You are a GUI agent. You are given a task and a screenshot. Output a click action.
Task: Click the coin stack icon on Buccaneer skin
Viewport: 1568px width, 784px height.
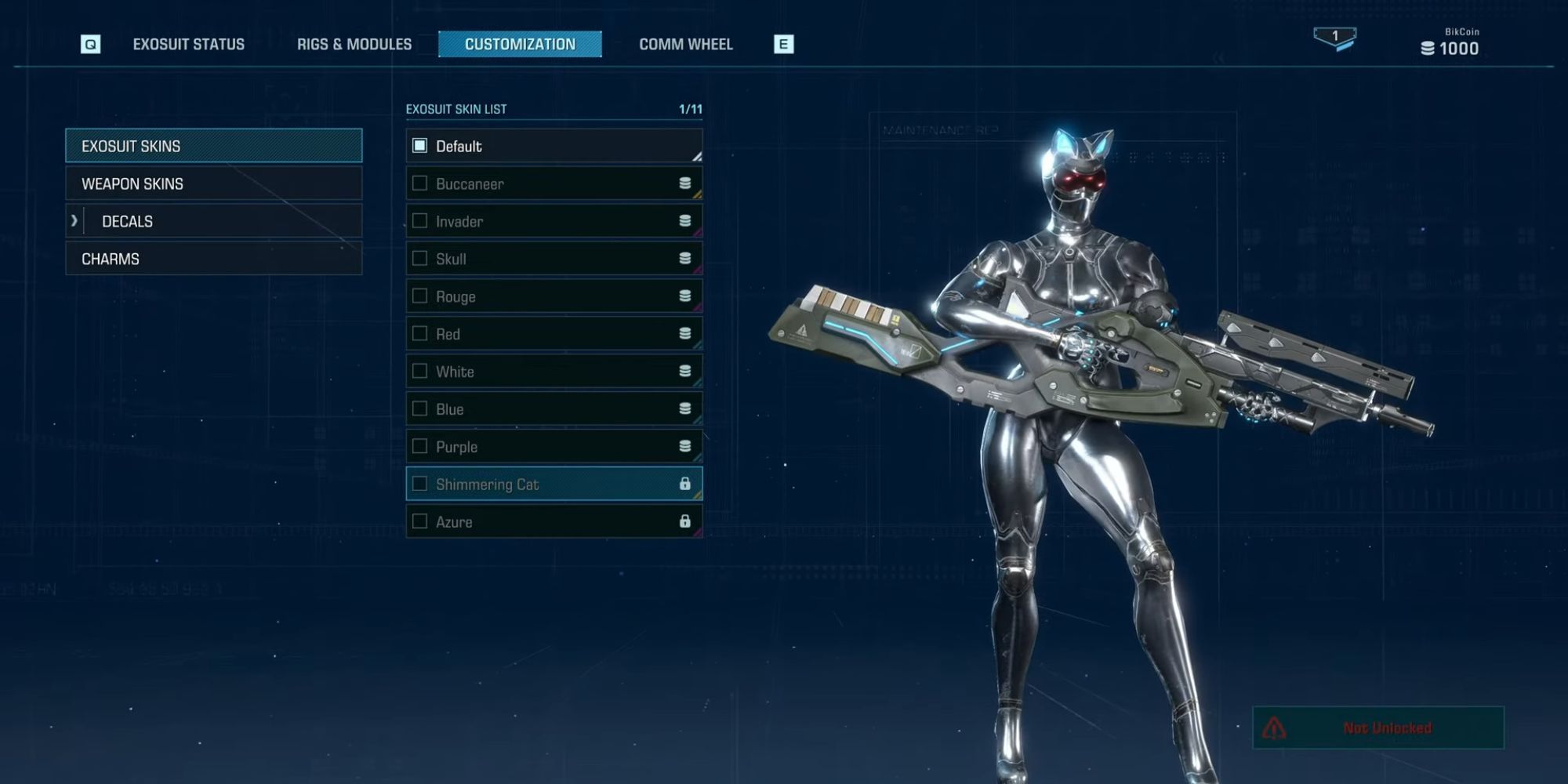(685, 183)
